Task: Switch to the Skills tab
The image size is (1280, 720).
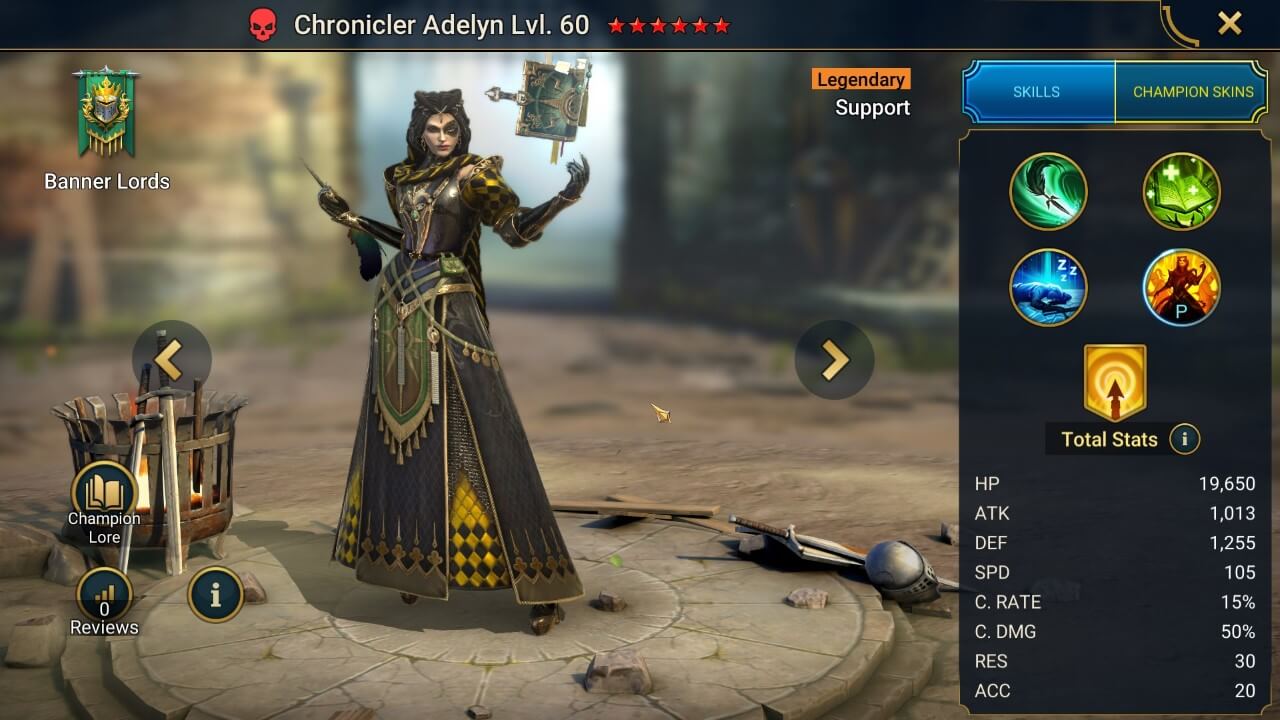Action: [x=1038, y=91]
